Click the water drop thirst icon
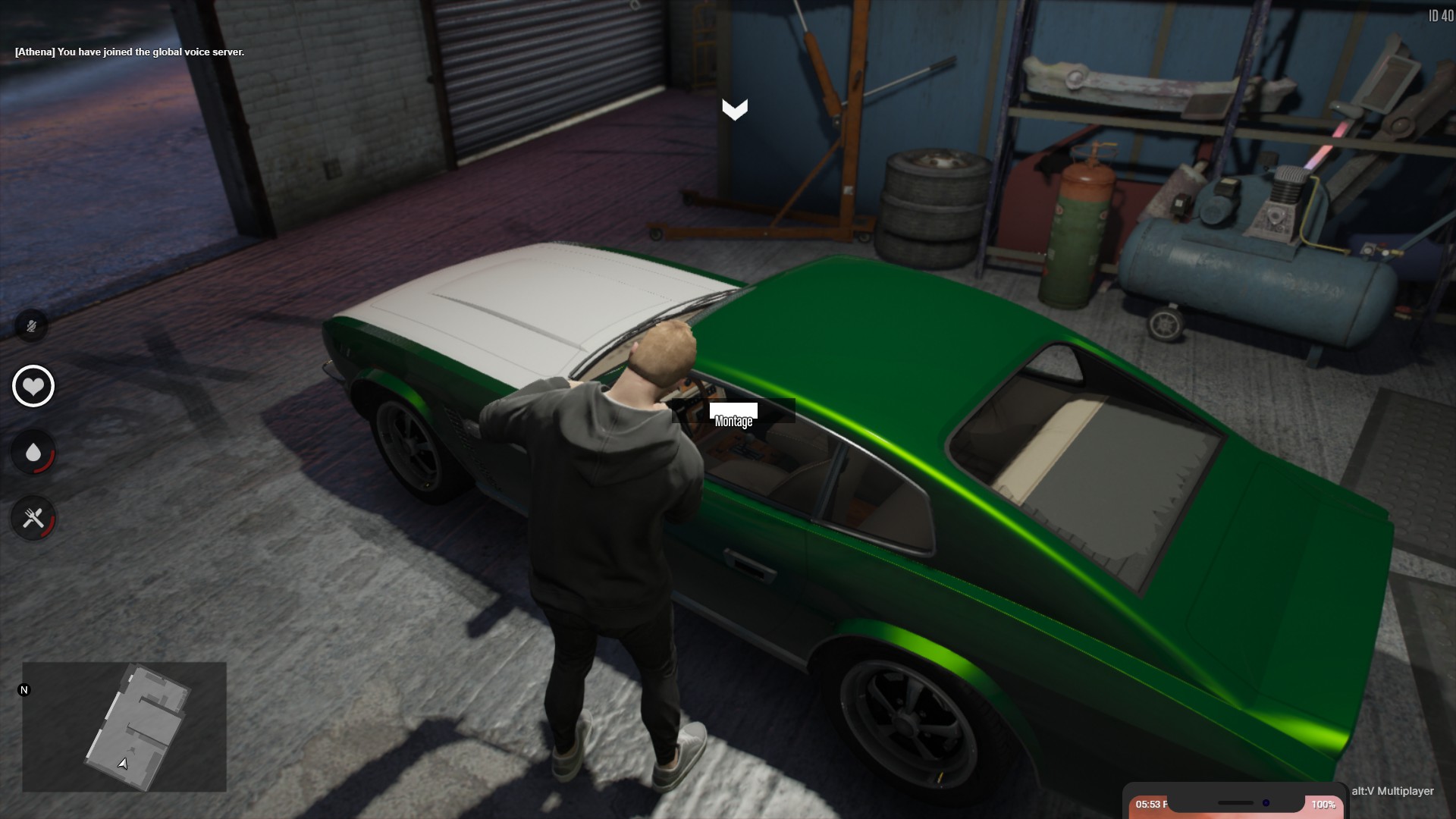Screen dimensions: 1456x819 33,453
